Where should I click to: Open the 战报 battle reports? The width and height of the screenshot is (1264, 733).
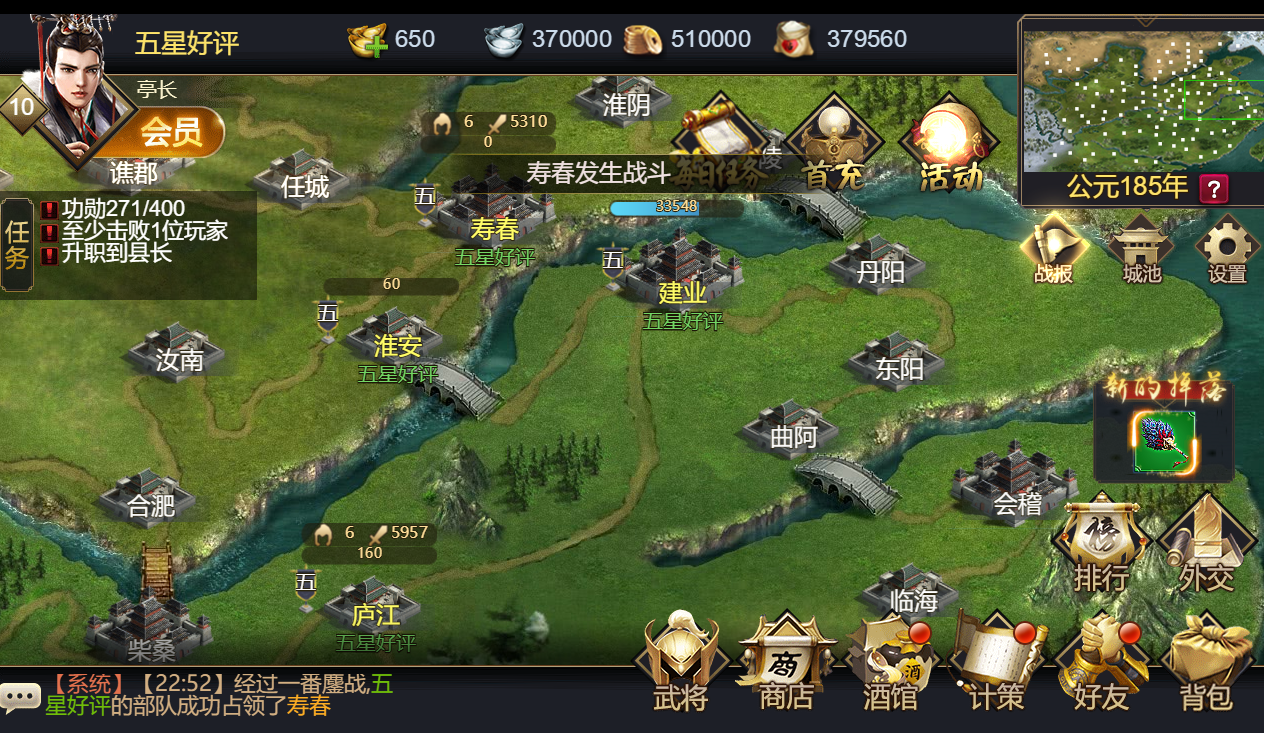point(1054,250)
